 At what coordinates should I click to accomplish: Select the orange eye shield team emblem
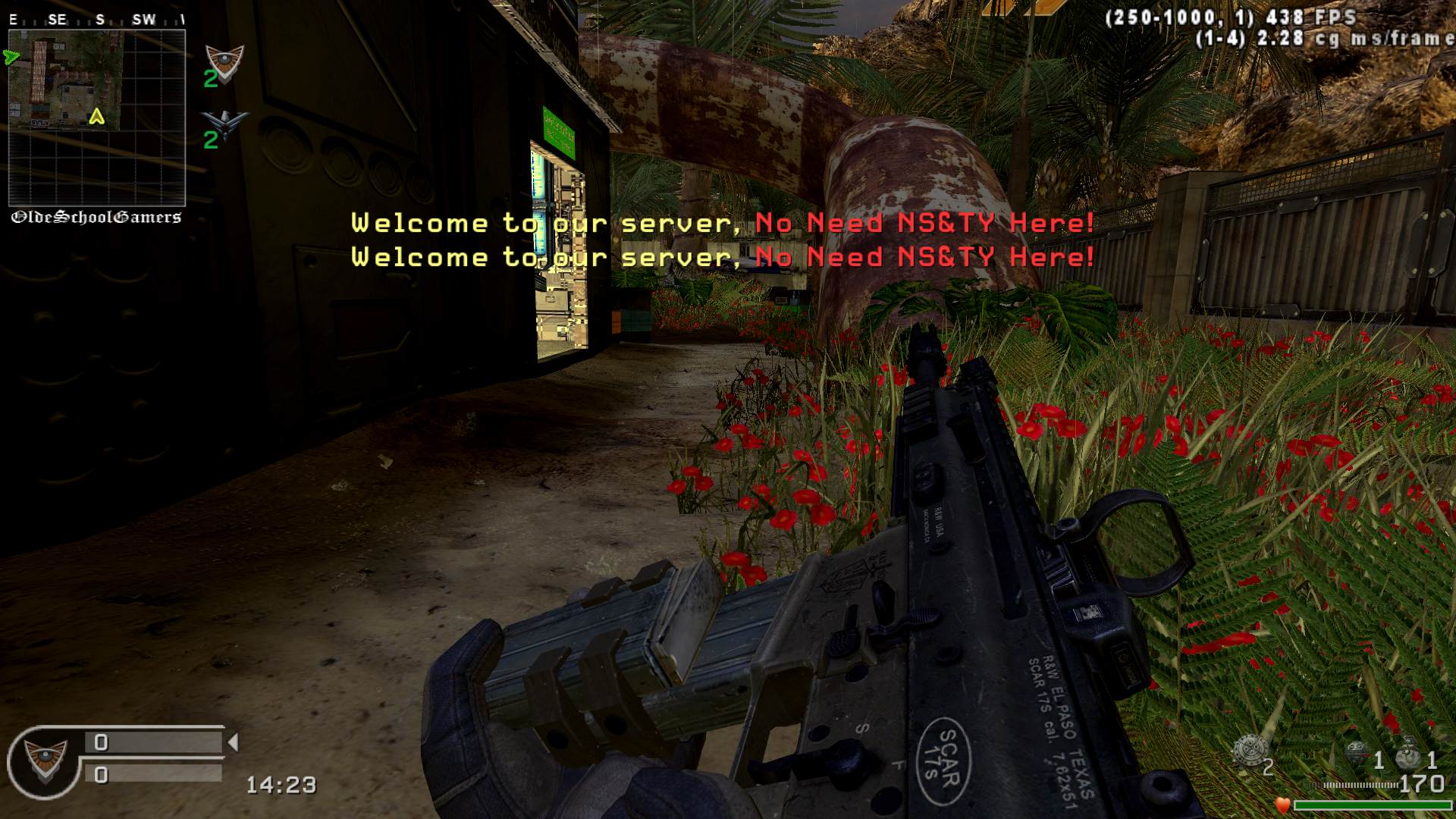(225, 61)
